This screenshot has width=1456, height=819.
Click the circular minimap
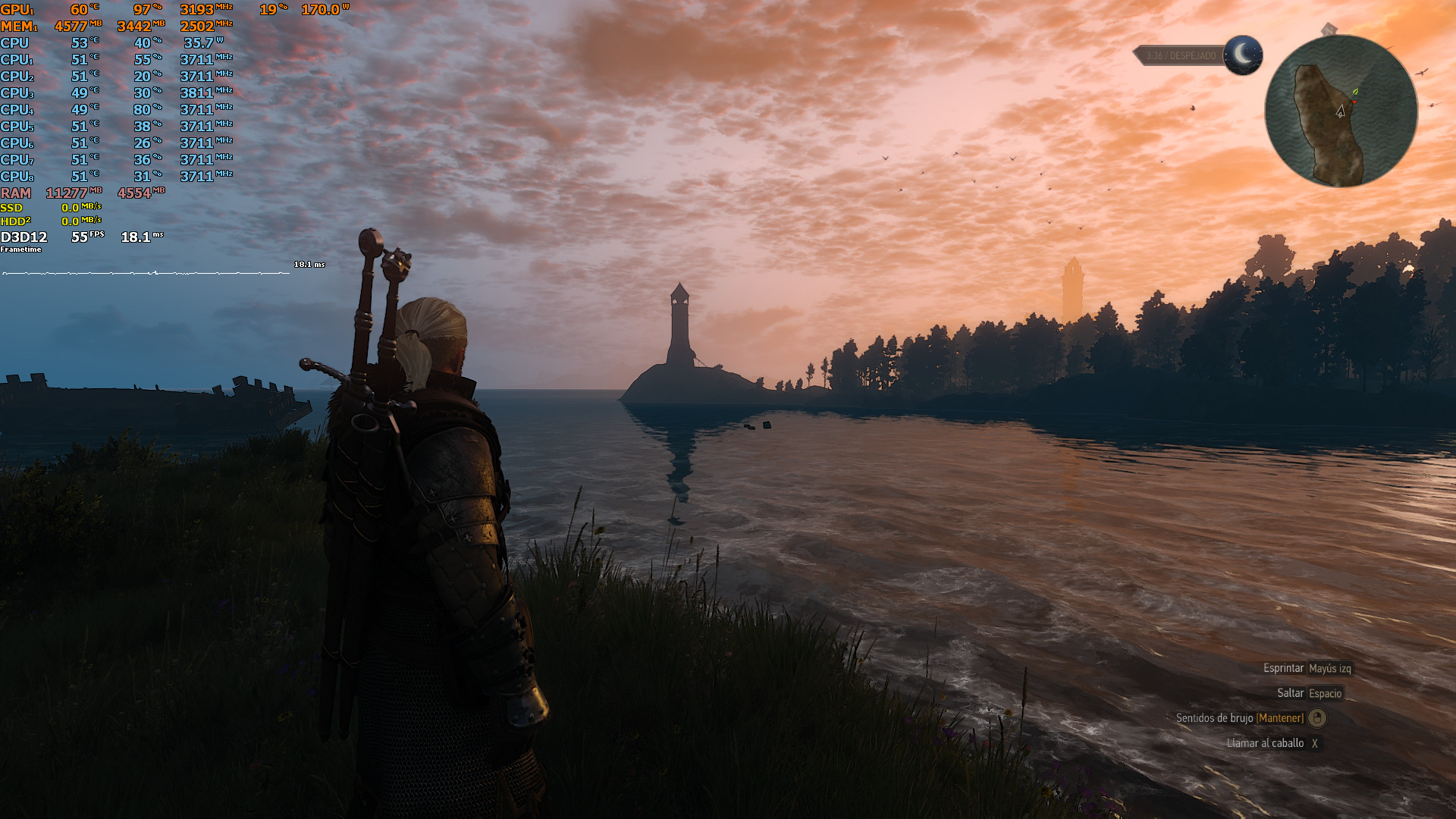pos(1341,111)
